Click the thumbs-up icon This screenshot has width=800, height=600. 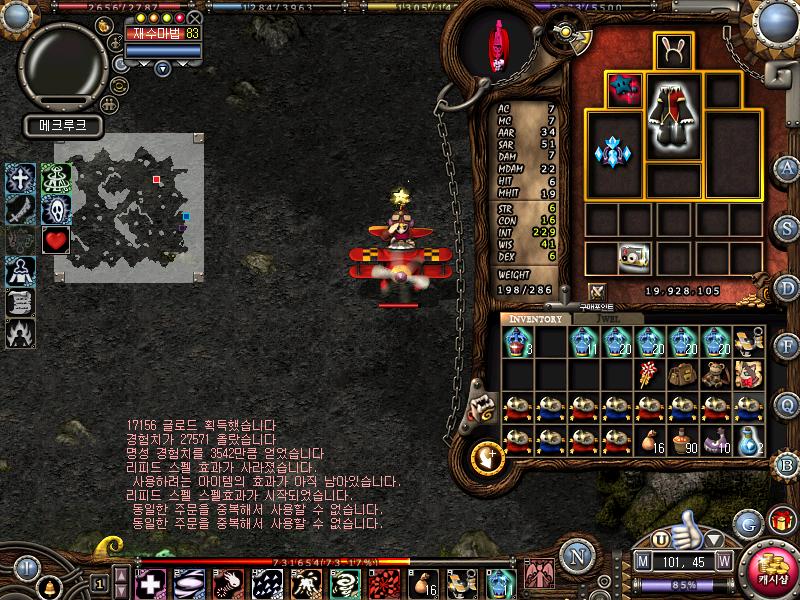click(686, 527)
